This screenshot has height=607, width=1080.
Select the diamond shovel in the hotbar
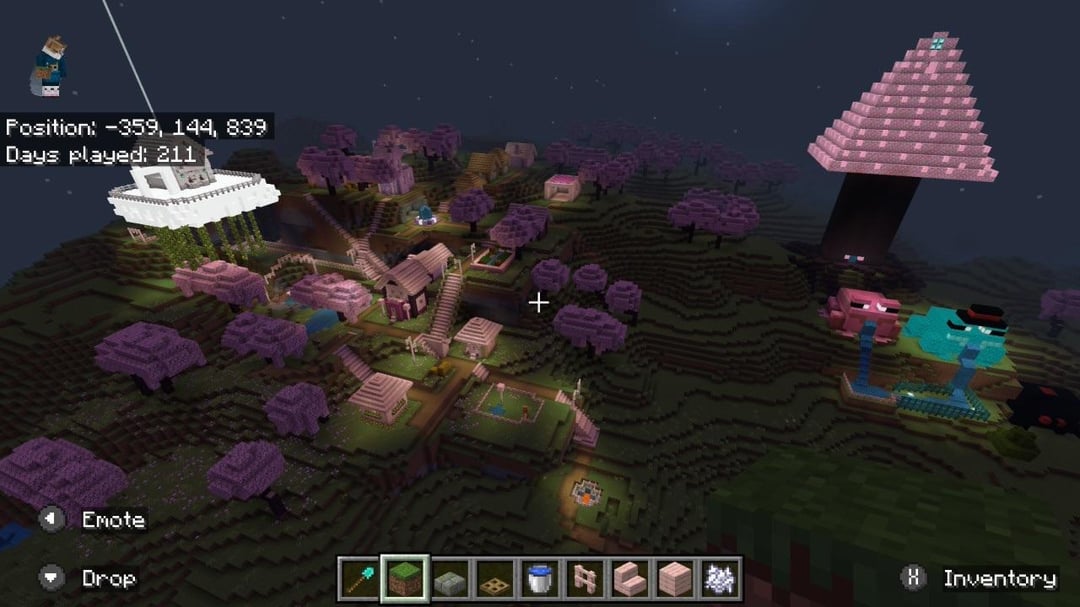tap(358, 577)
